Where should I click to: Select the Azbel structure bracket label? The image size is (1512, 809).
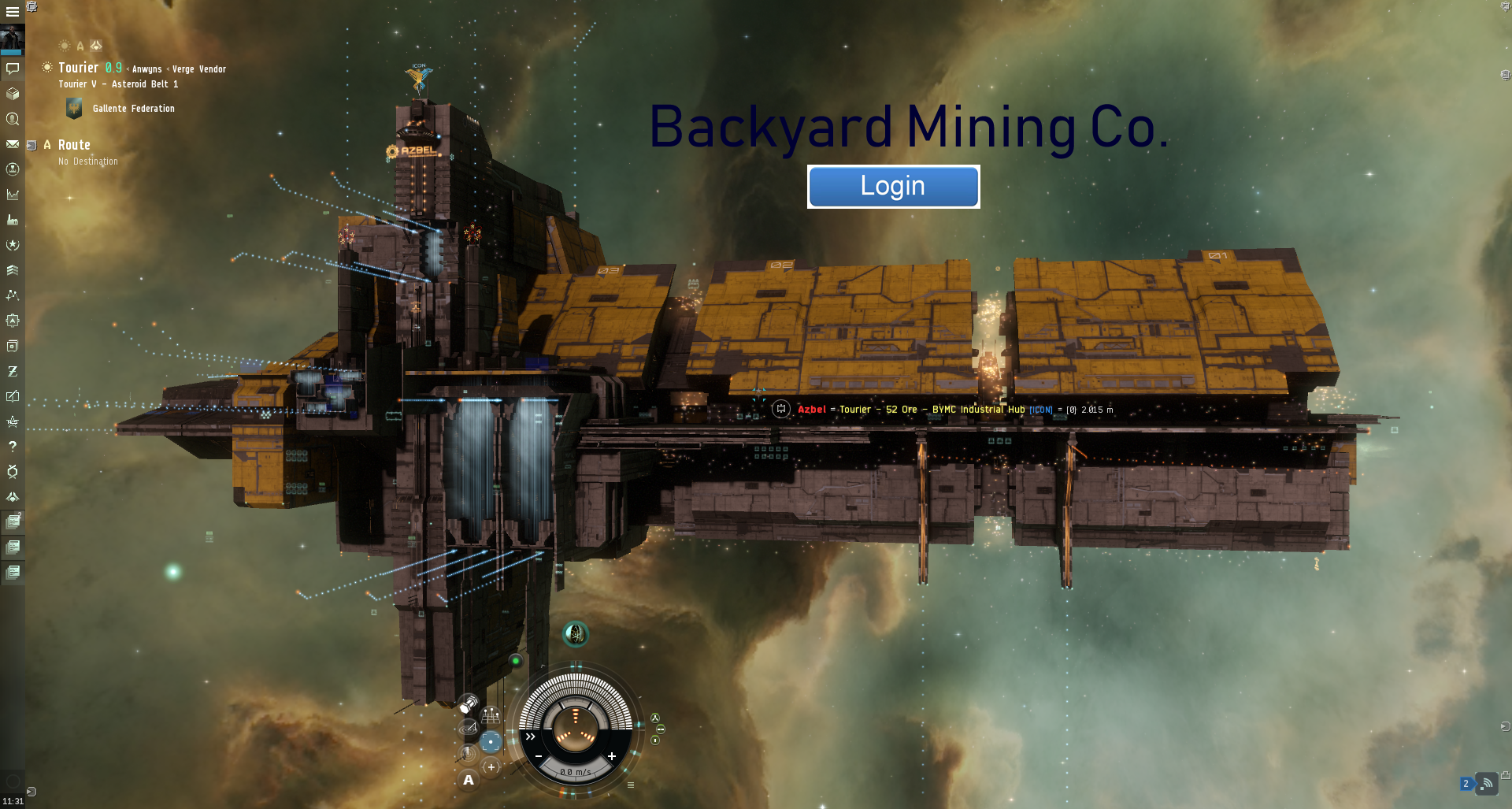[x=812, y=410]
